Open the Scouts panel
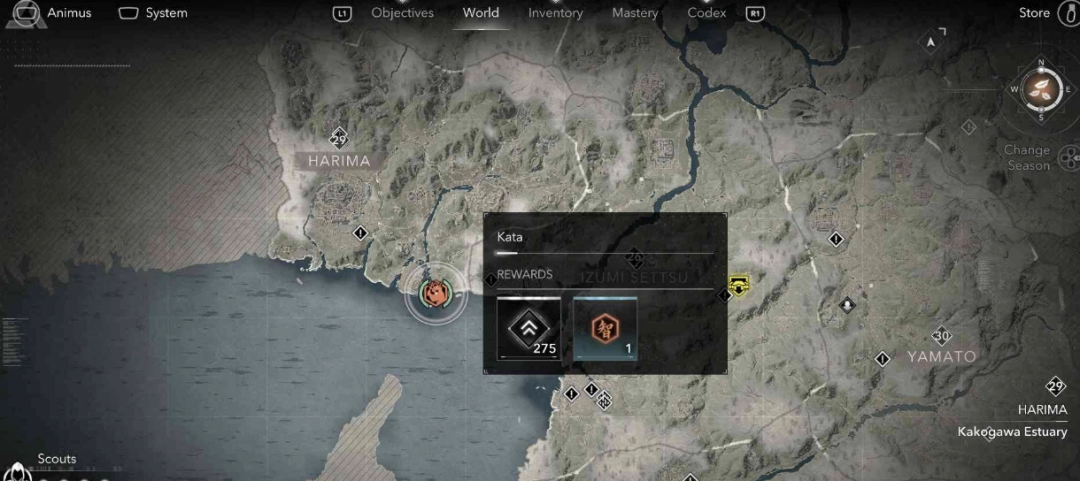This screenshot has height=481, width=1080. pyautogui.click(x=56, y=459)
